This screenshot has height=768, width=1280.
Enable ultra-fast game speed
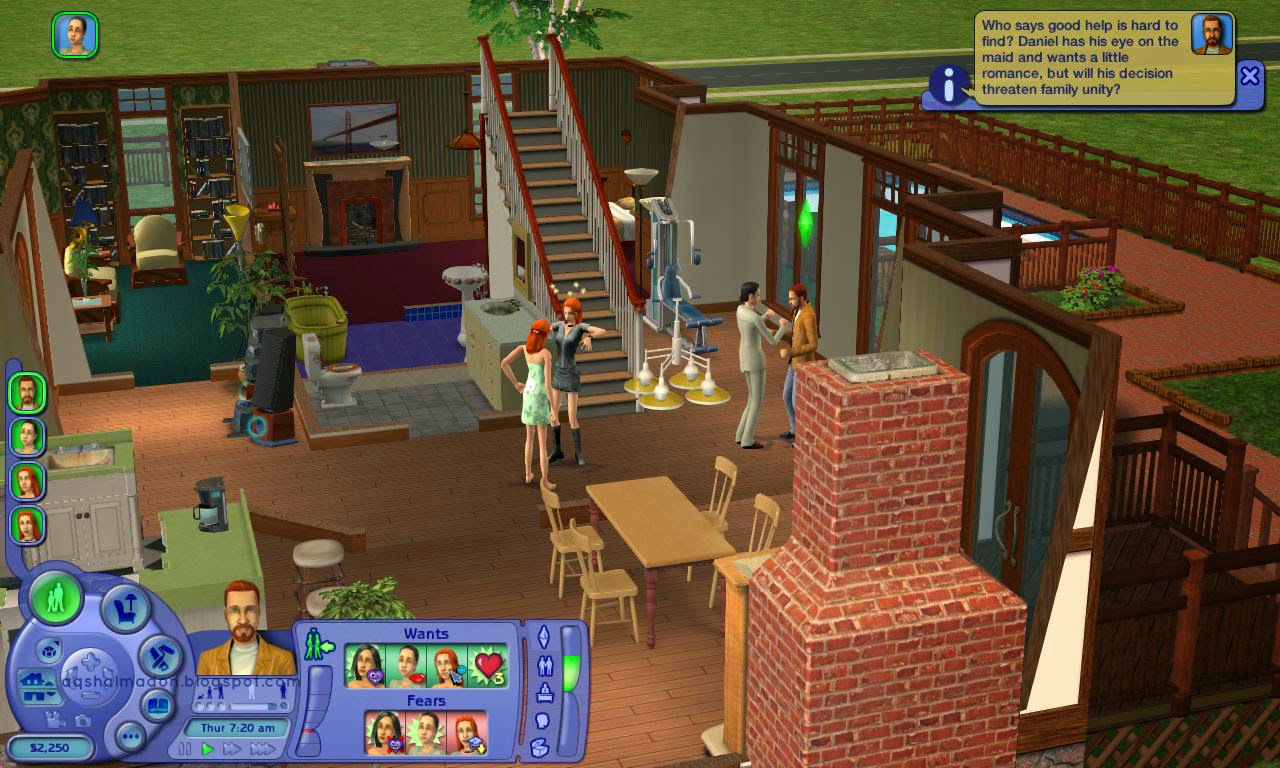[x=261, y=749]
